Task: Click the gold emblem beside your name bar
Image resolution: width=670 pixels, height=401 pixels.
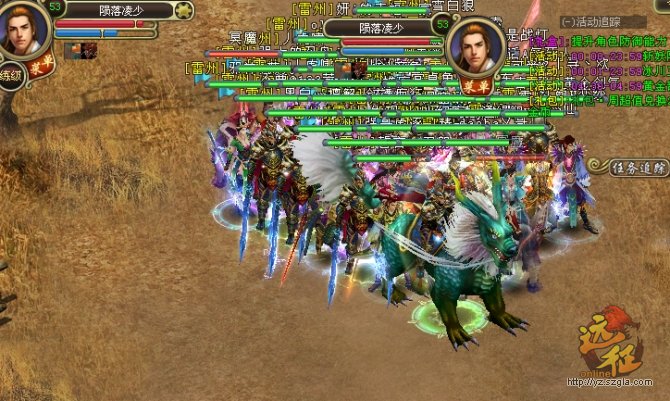Action: click(x=184, y=11)
